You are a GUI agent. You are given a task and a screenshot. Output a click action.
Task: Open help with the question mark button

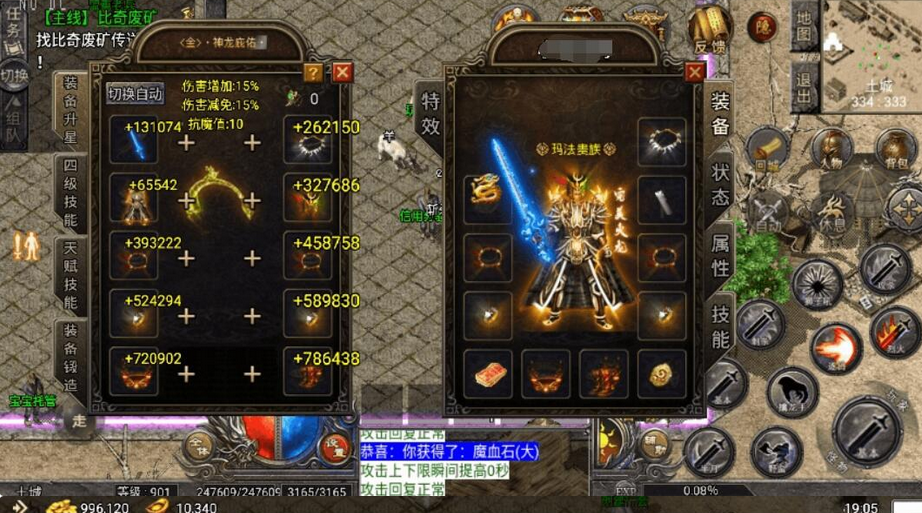click(x=313, y=72)
